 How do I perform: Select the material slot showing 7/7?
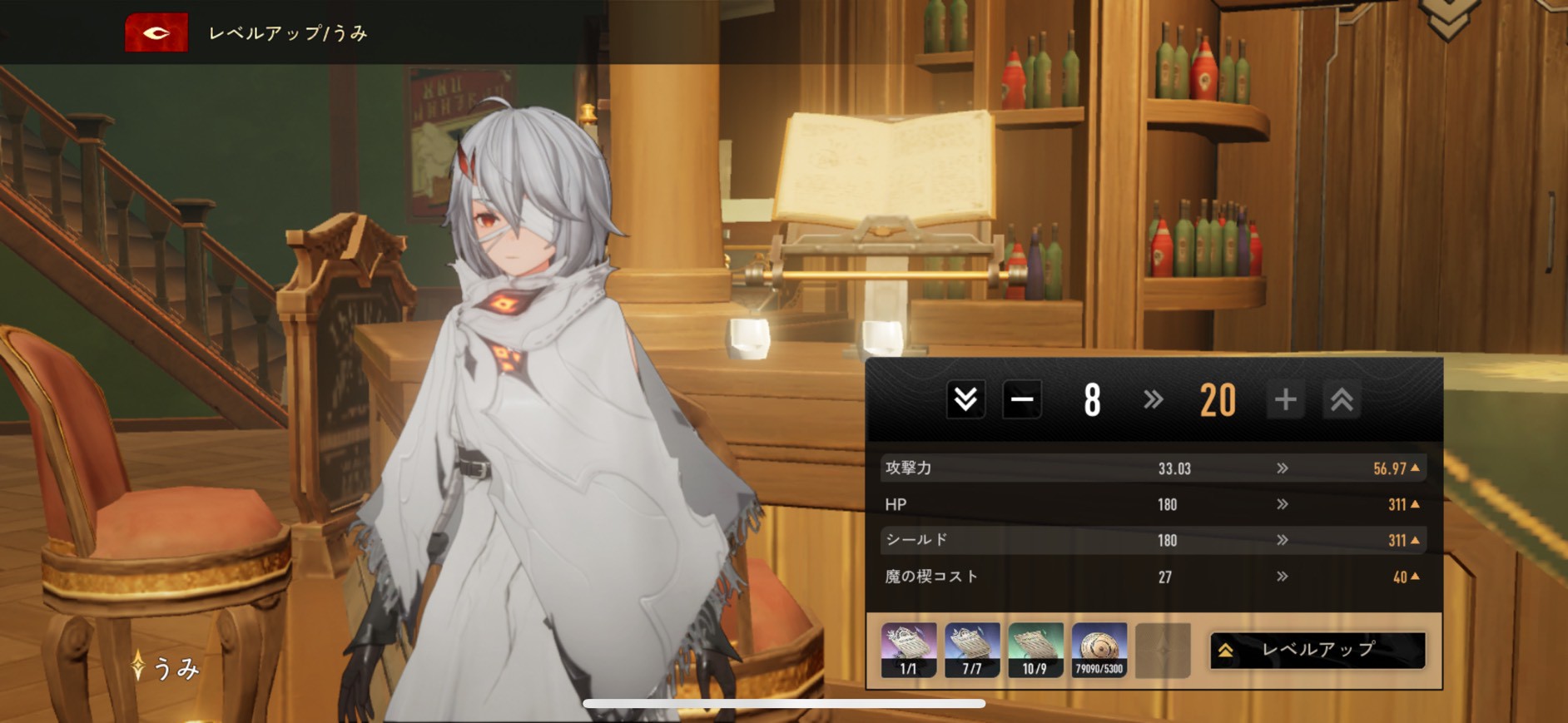pos(972,650)
